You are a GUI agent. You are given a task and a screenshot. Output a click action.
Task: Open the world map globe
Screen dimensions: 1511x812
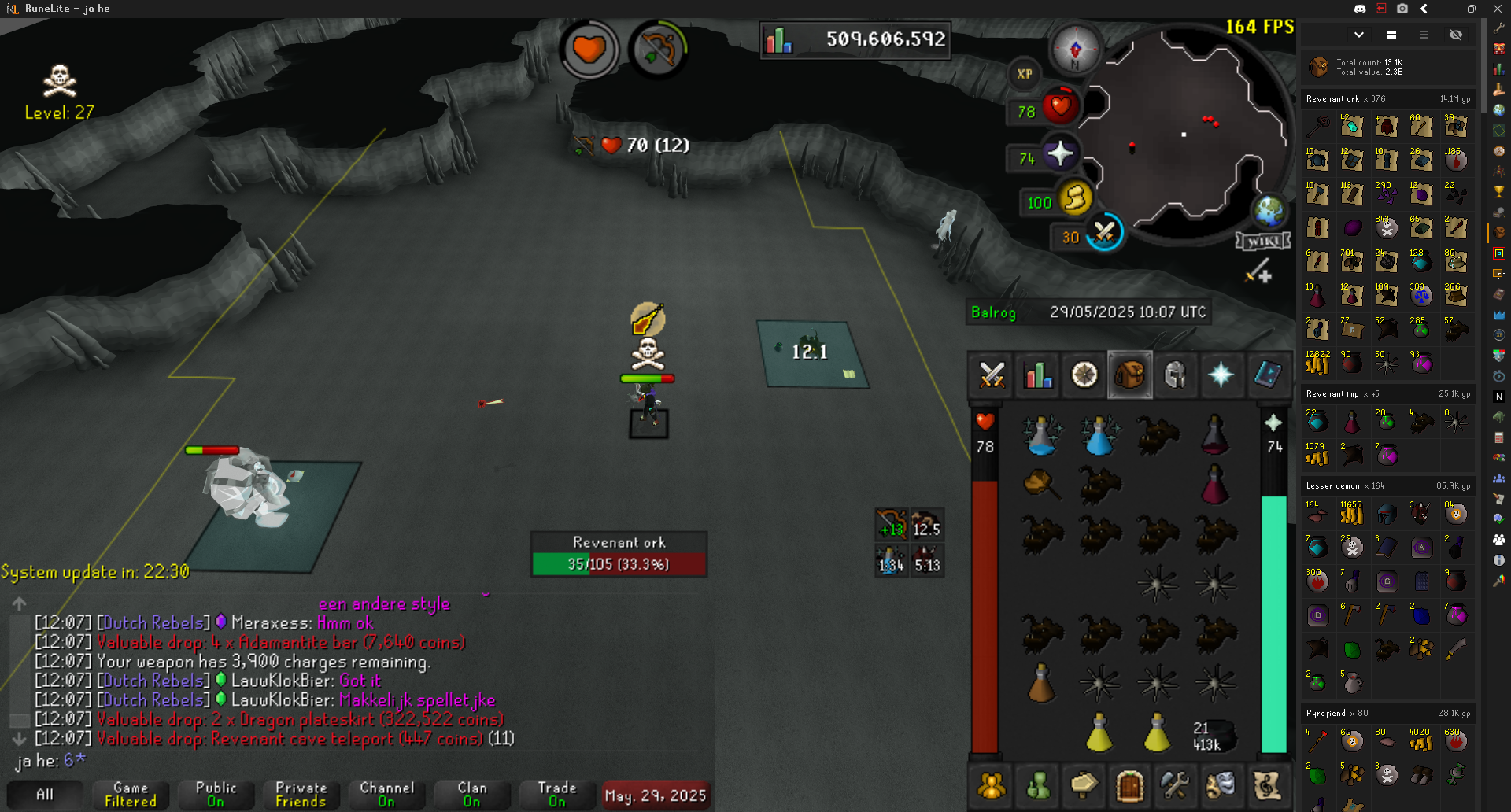[1269, 210]
